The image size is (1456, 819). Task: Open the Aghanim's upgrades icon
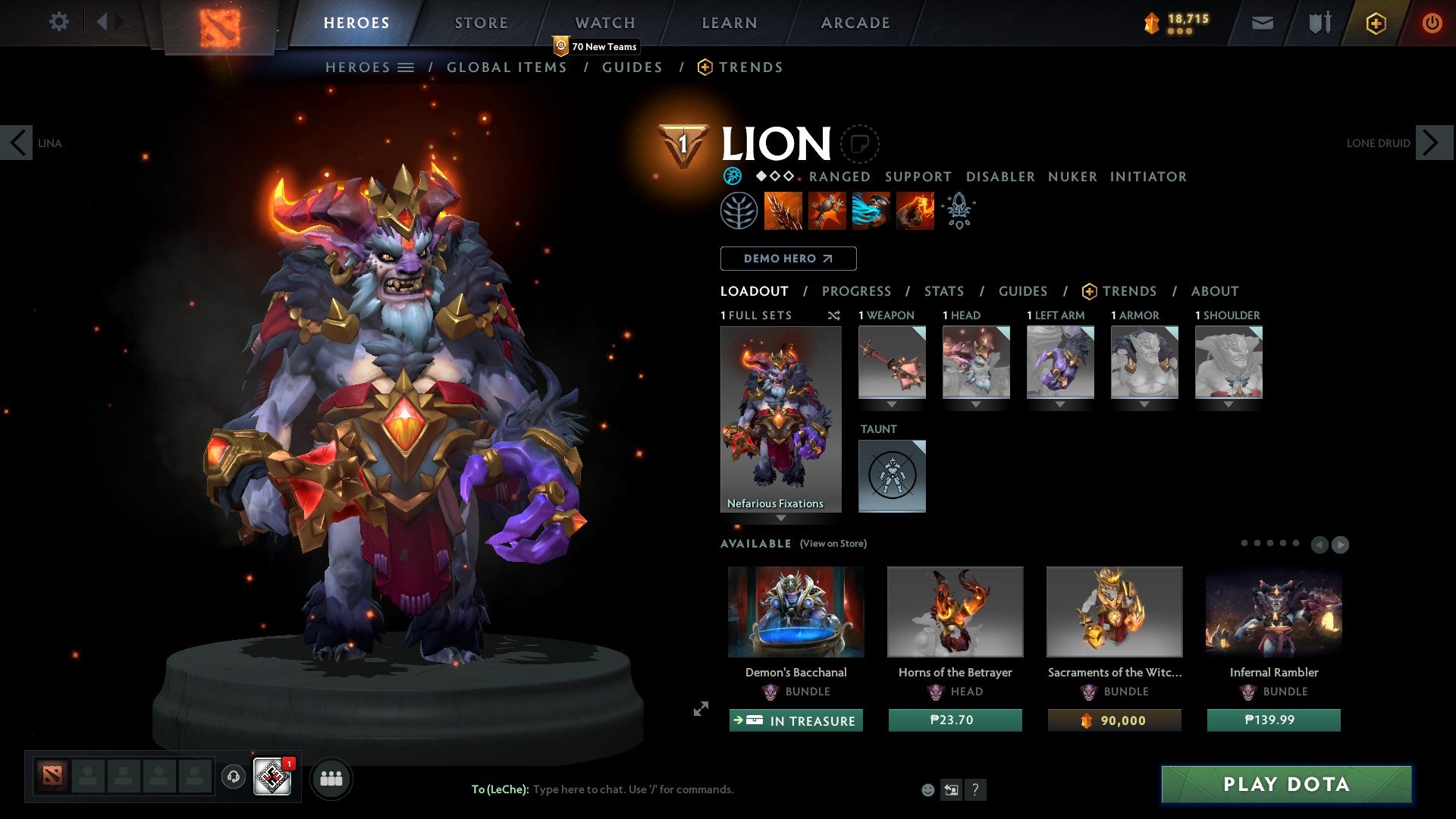958,210
